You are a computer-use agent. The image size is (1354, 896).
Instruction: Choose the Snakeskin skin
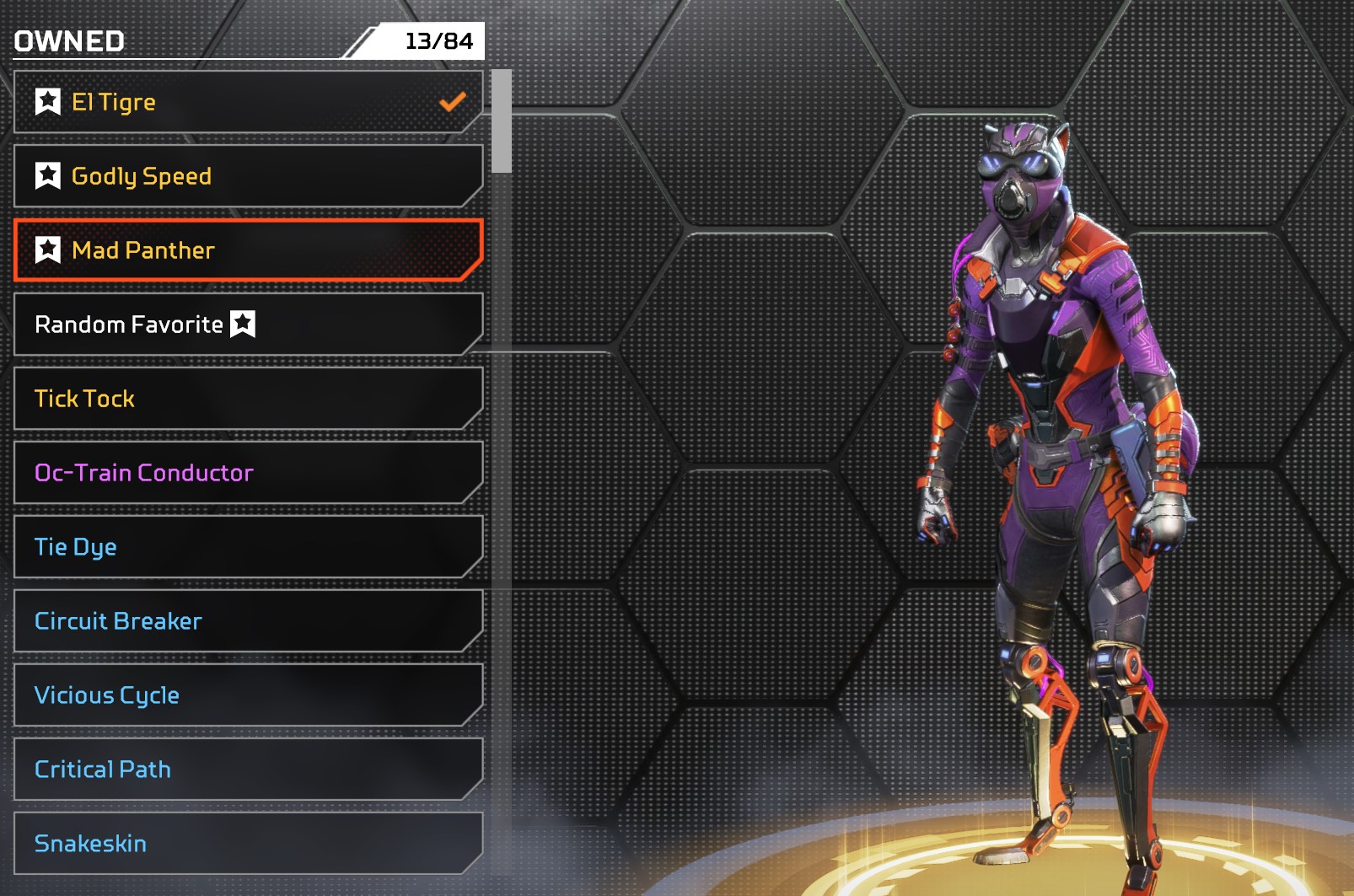point(248,844)
